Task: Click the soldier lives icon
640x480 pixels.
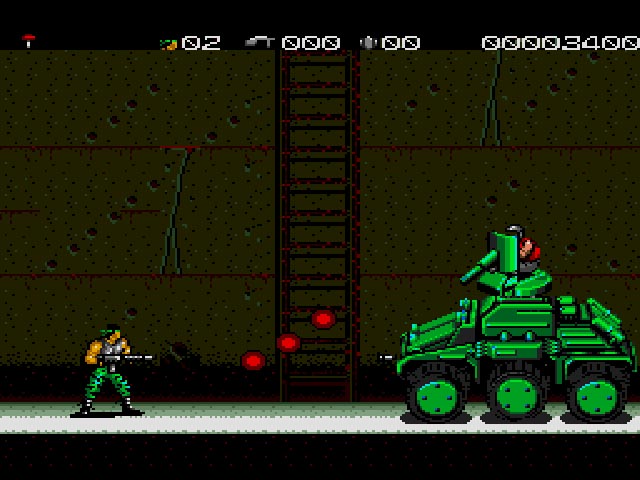Action: click(168, 43)
